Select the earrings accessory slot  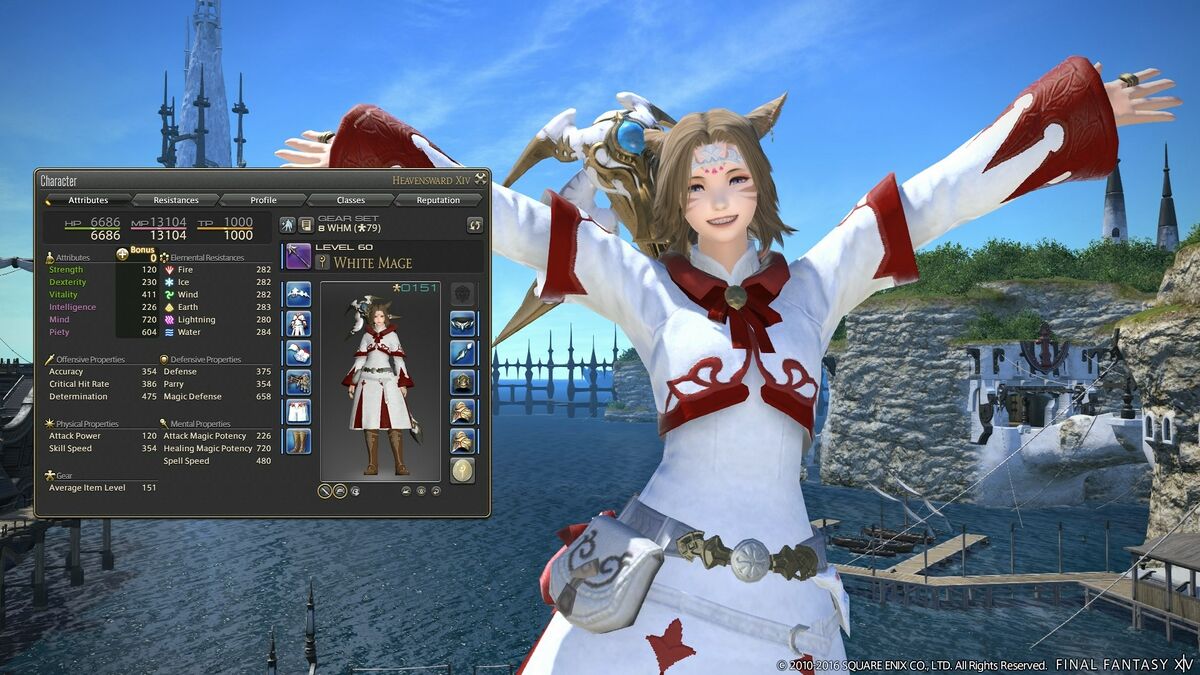[x=462, y=323]
